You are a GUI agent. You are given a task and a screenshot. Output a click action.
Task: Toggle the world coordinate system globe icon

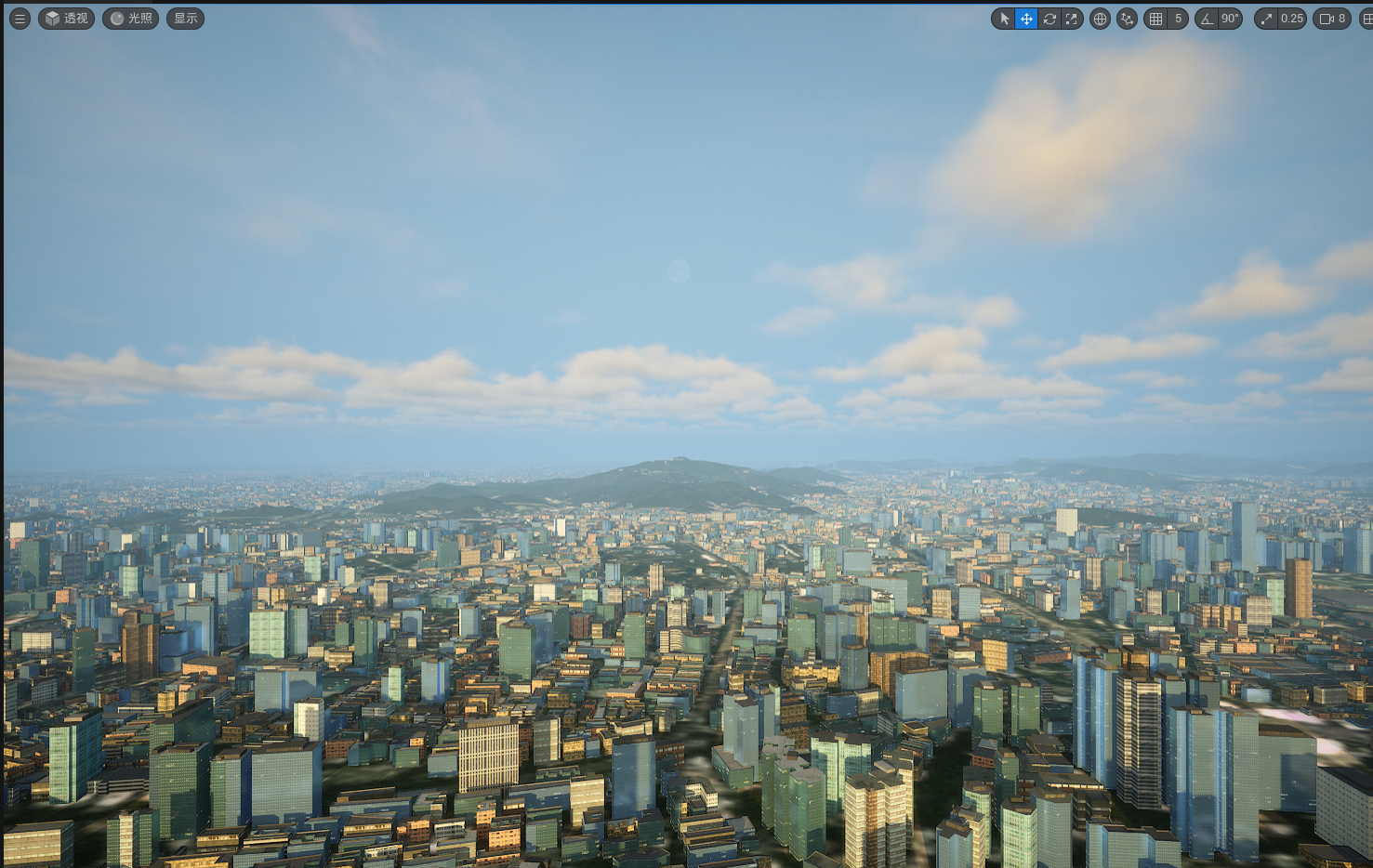pos(1100,19)
